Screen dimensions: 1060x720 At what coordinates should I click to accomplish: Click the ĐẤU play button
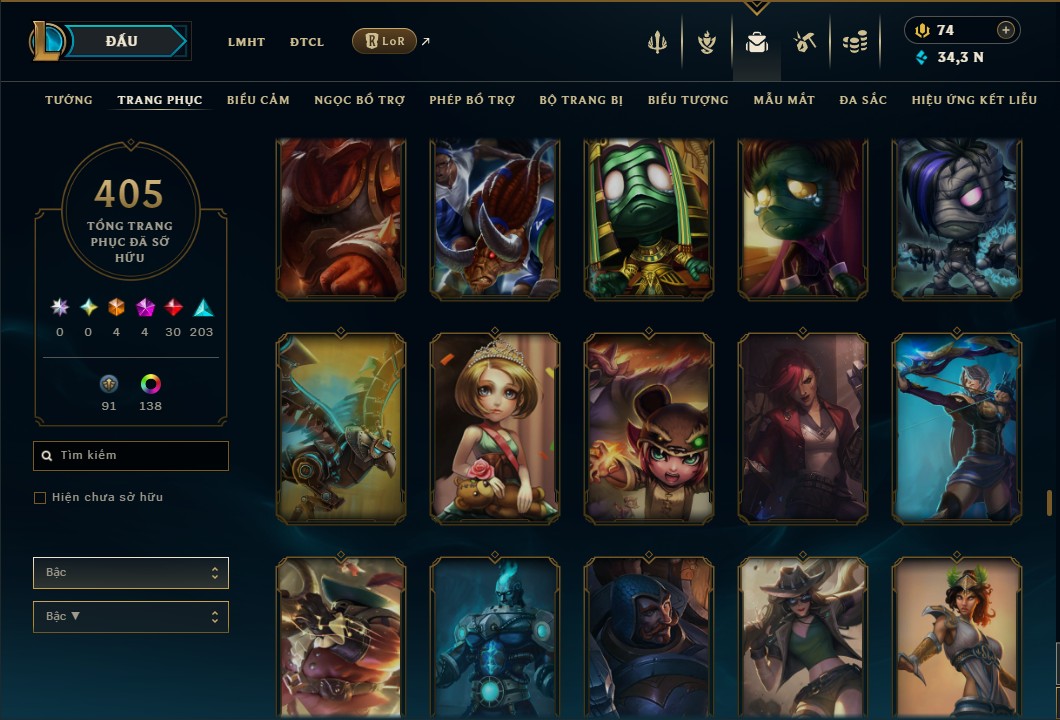[122, 41]
